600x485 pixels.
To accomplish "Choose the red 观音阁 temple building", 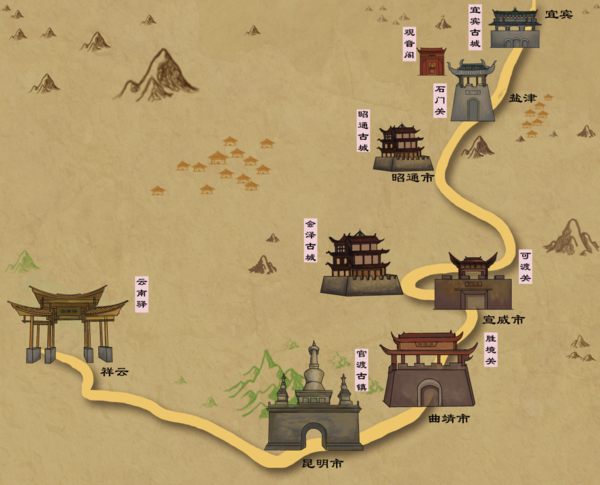I will click(x=431, y=61).
